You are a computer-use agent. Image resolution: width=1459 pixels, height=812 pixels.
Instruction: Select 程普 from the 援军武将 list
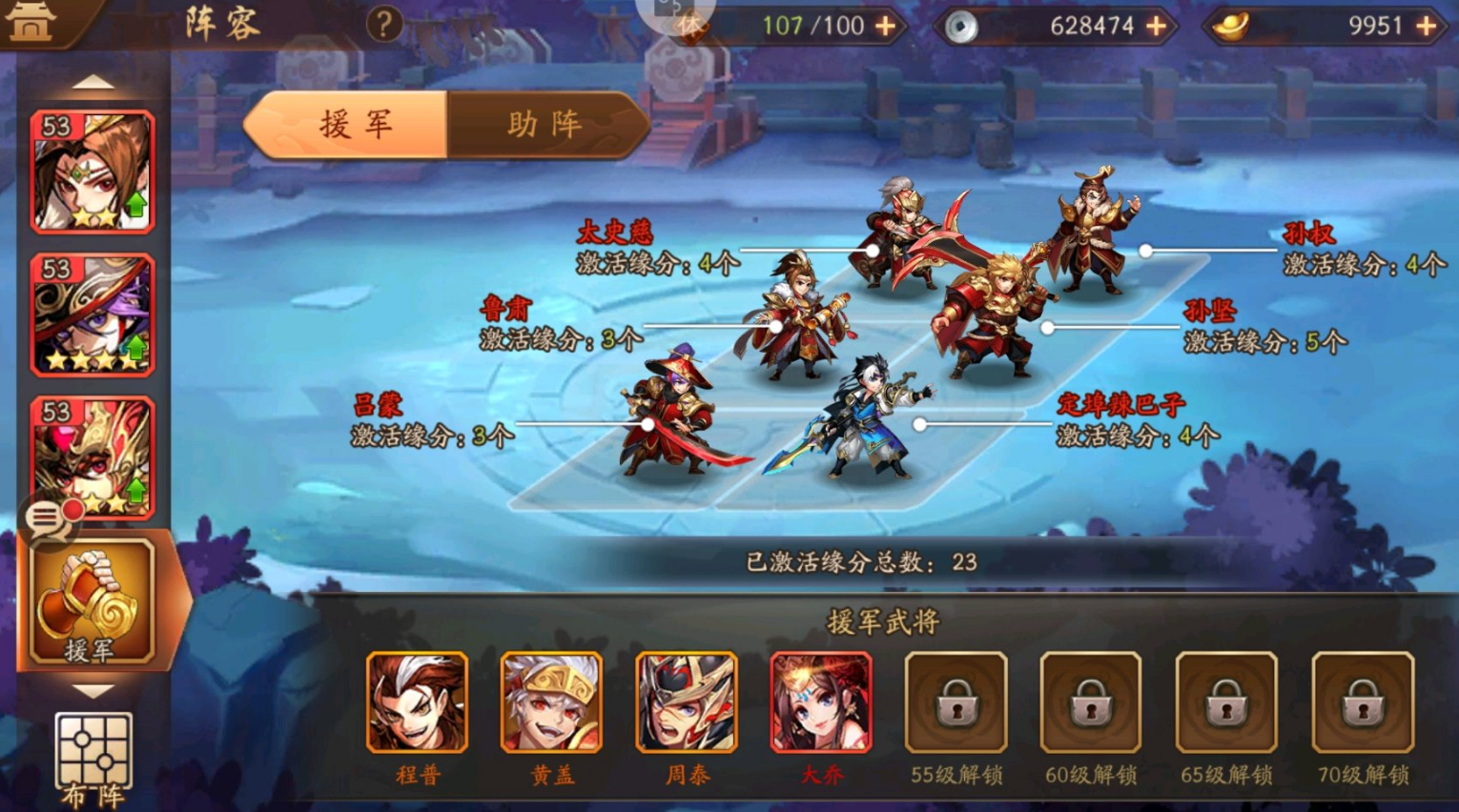coord(417,703)
